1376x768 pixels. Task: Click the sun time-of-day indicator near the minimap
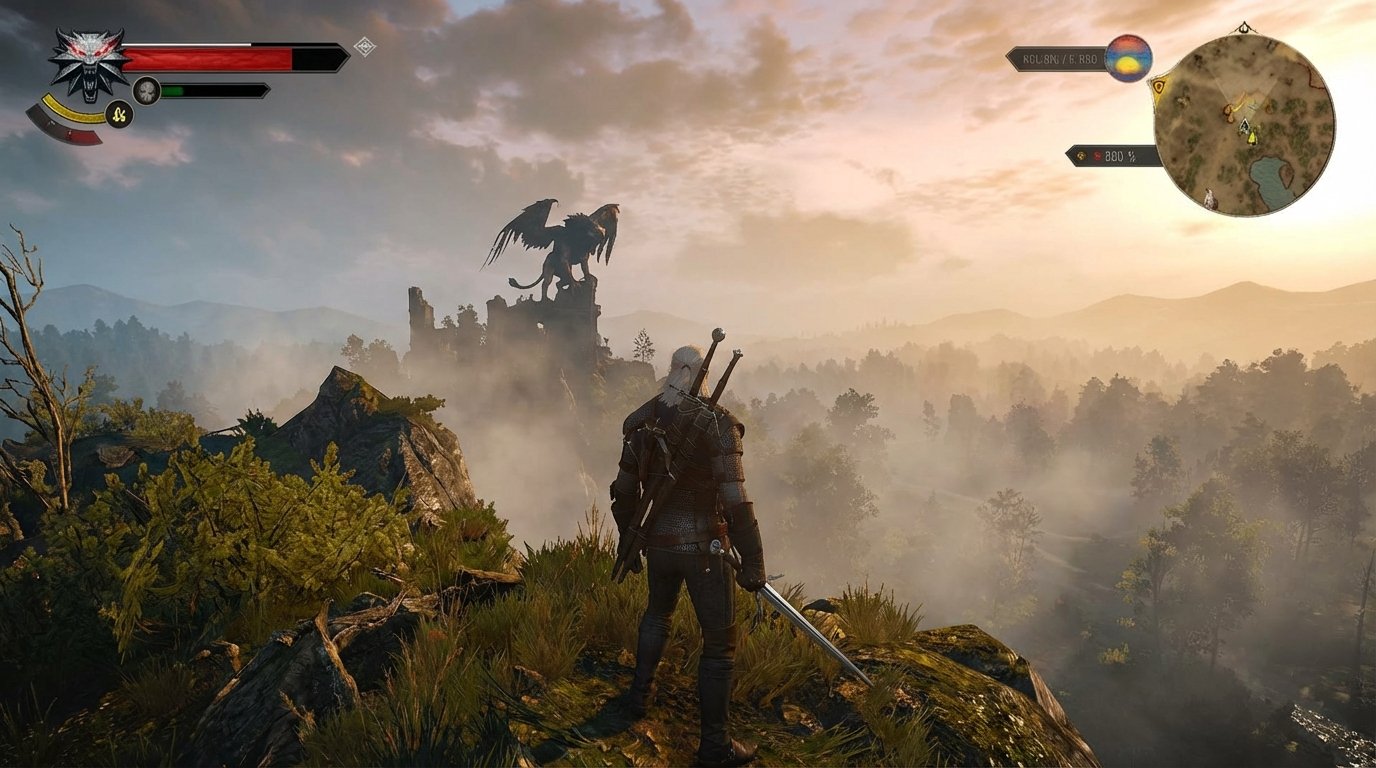pos(1128,59)
